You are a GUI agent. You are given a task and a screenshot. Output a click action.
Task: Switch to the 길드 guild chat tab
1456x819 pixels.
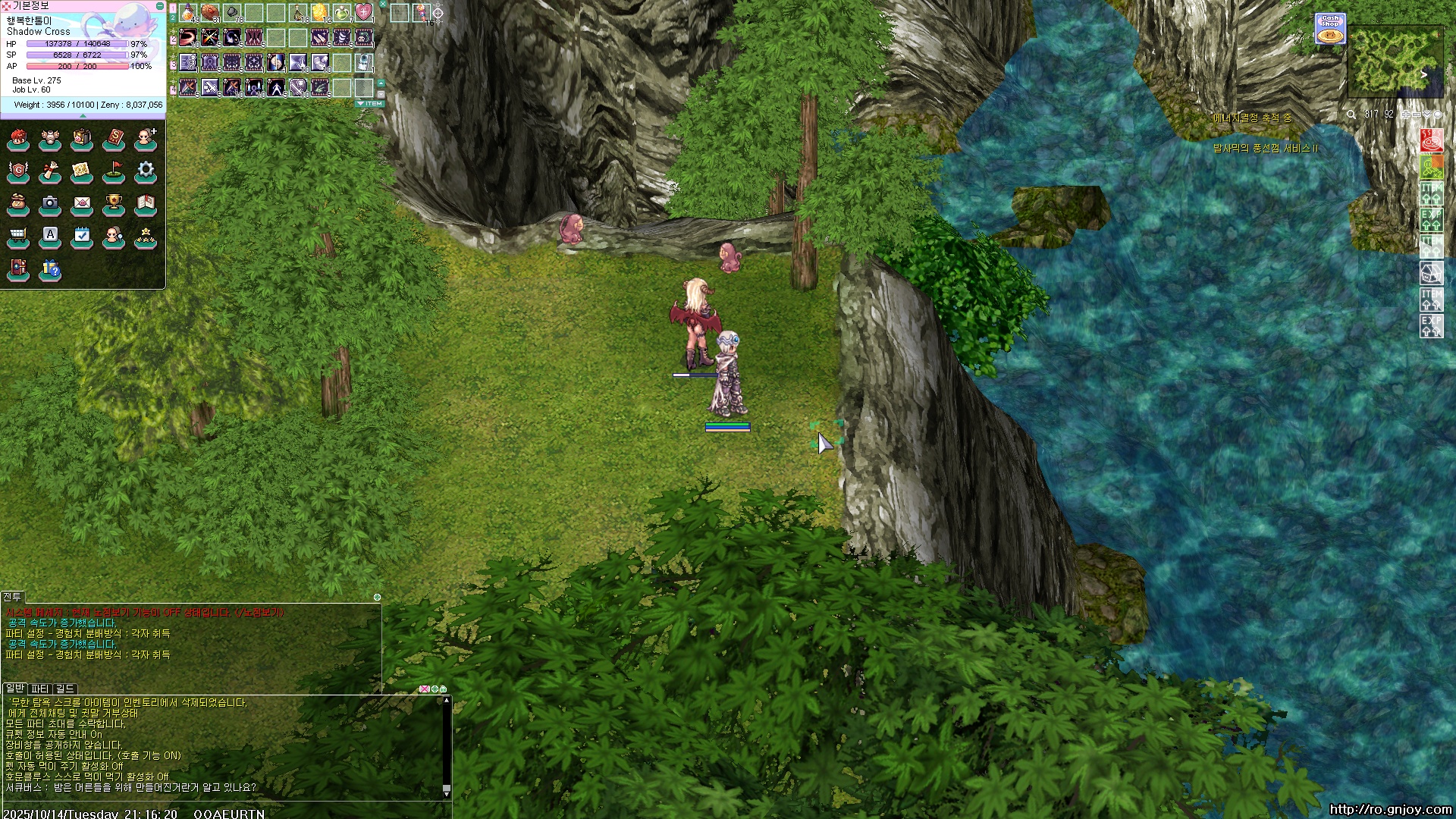(65, 689)
